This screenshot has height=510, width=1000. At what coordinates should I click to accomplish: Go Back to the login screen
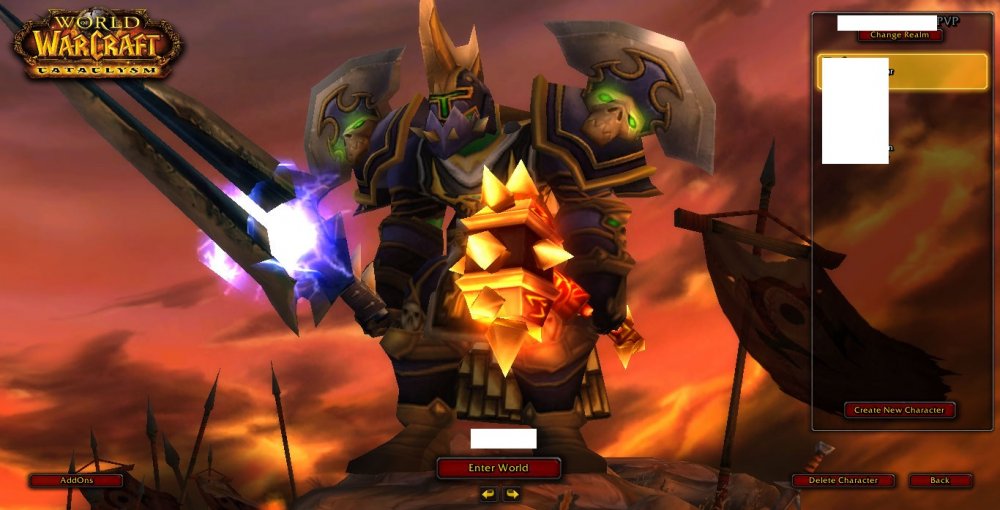940,481
